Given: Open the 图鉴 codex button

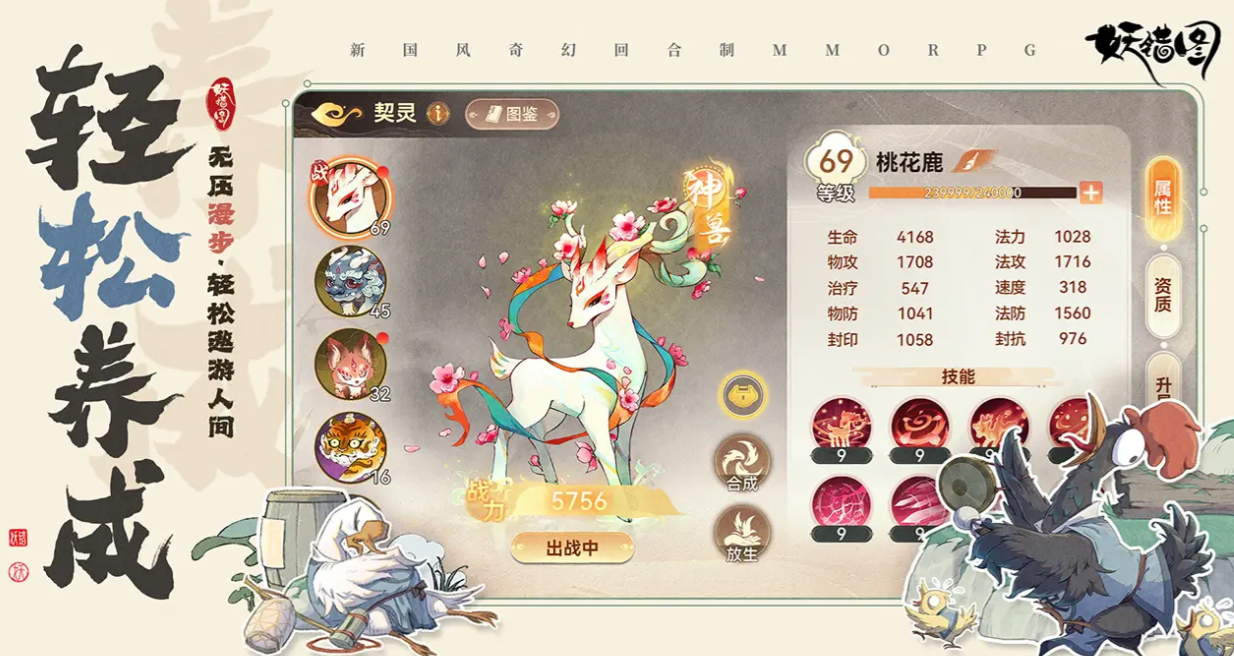Looking at the screenshot, I should coord(511,114).
